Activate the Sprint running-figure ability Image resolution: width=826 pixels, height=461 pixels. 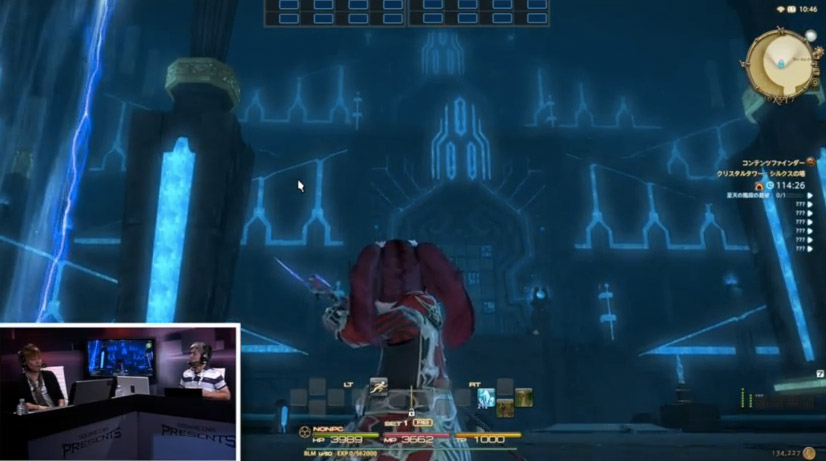[x=378, y=385]
